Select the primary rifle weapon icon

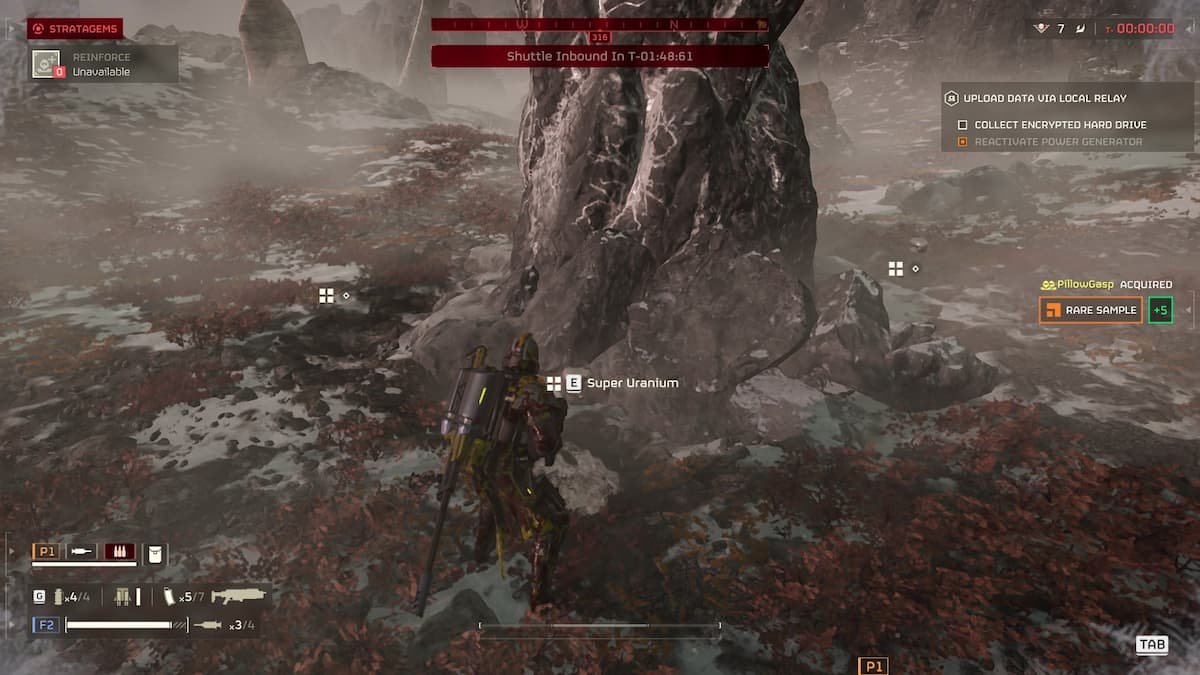238,596
